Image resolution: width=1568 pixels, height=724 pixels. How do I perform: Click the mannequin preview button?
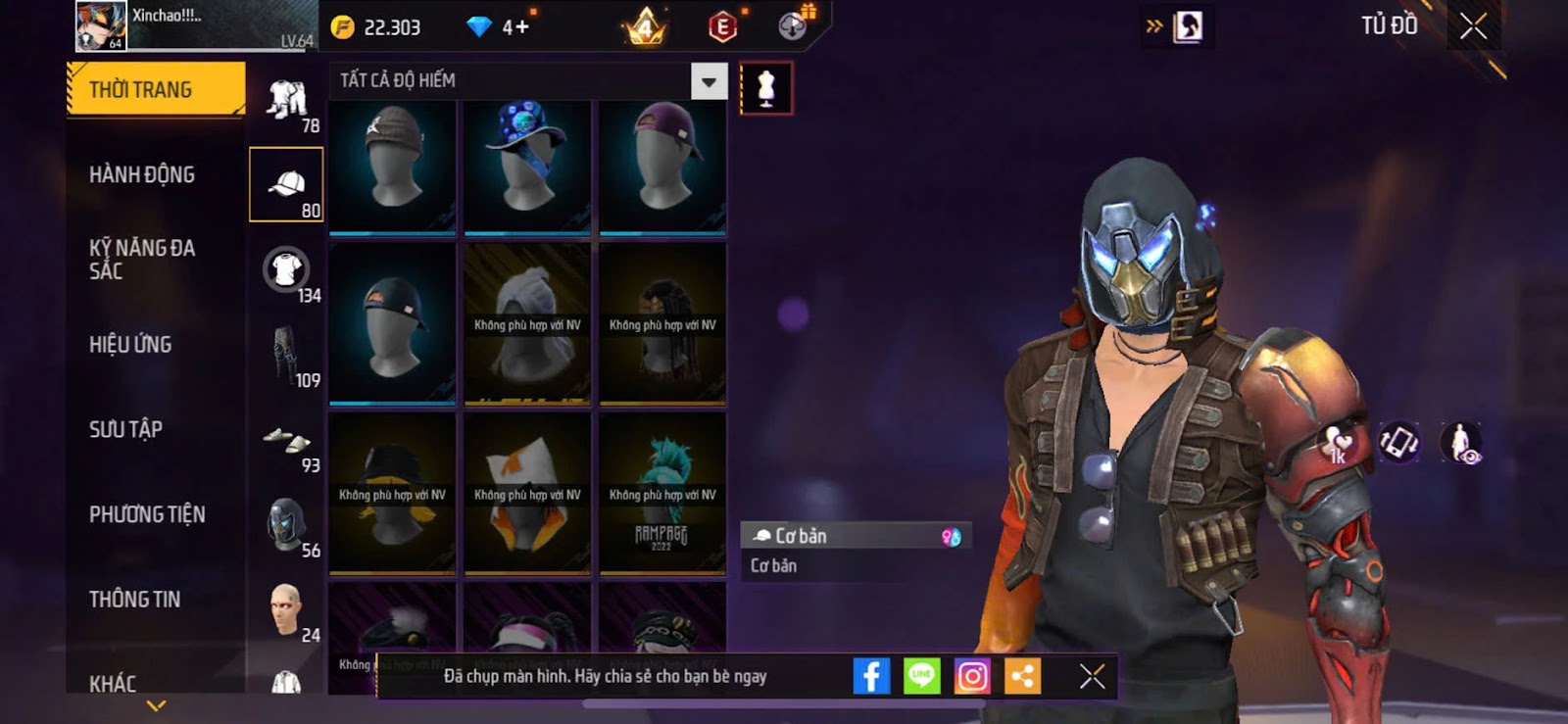click(x=765, y=88)
